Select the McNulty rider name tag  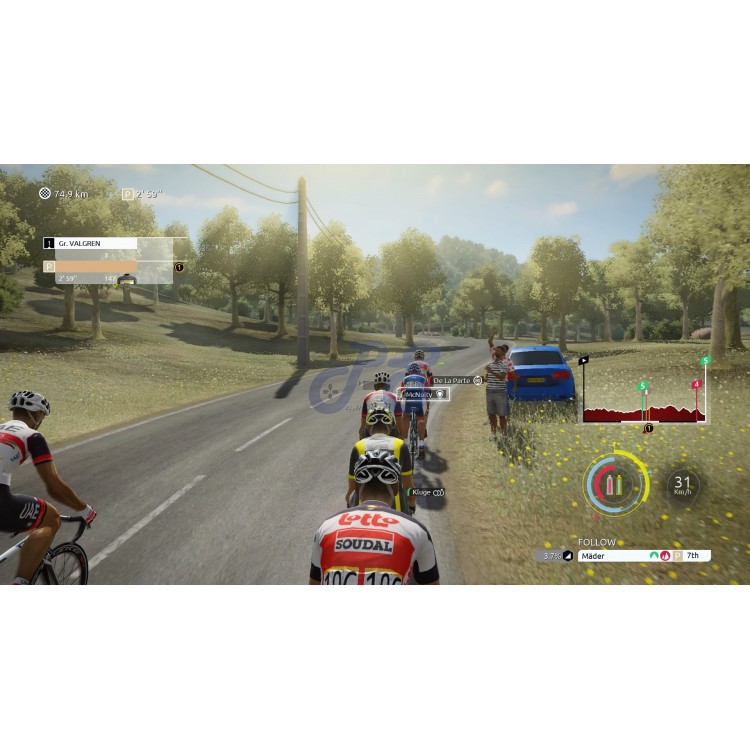coord(421,395)
